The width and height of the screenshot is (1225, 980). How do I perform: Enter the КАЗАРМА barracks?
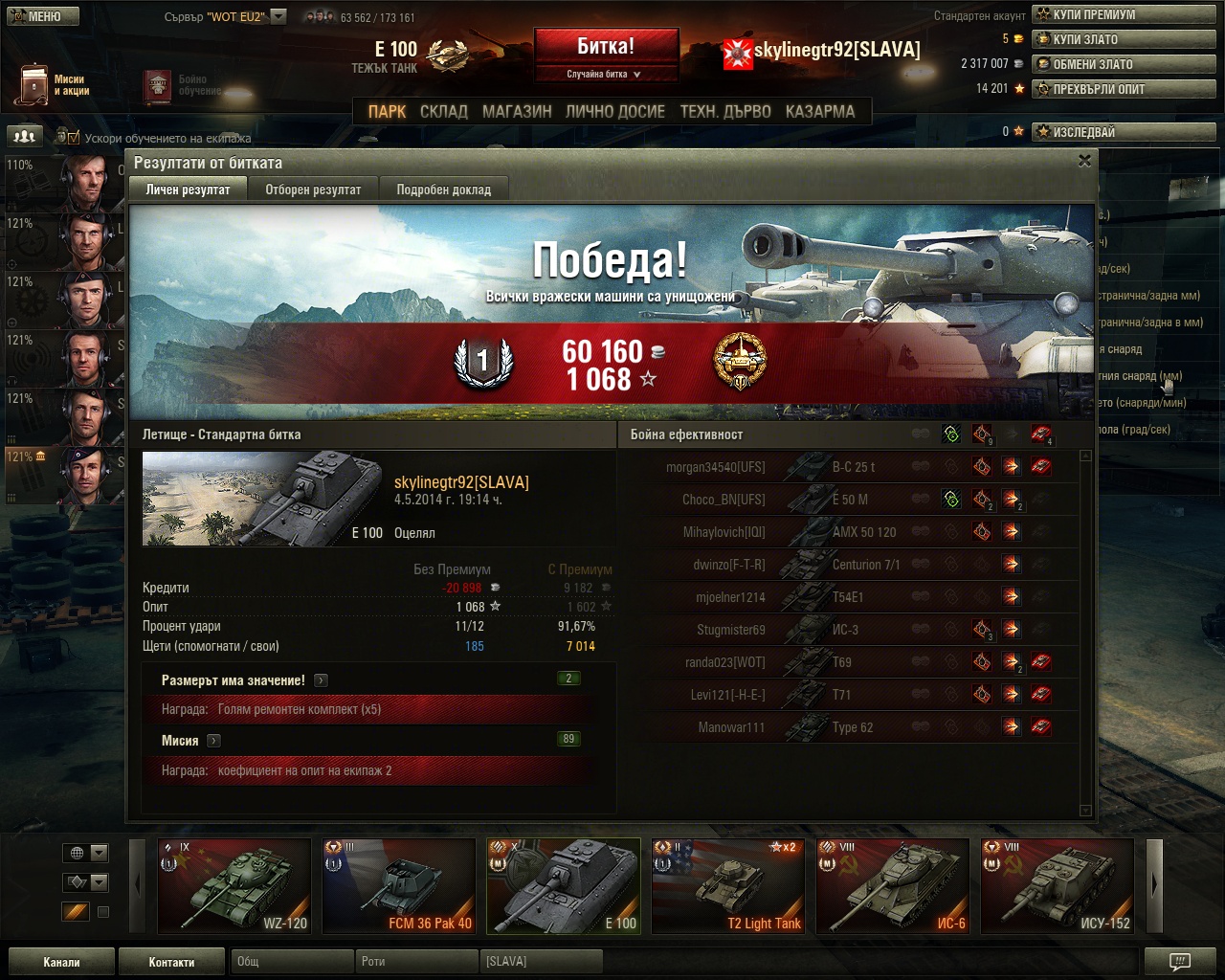[x=819, y=111]
